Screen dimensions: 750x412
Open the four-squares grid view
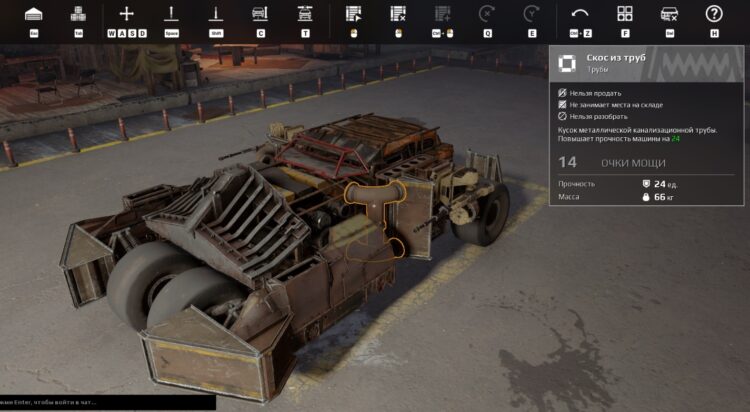tap(625, 14)
